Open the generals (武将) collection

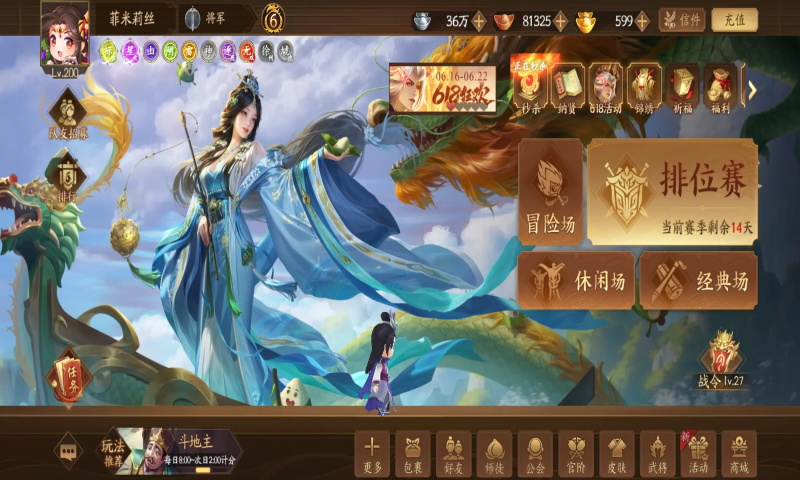657,453
